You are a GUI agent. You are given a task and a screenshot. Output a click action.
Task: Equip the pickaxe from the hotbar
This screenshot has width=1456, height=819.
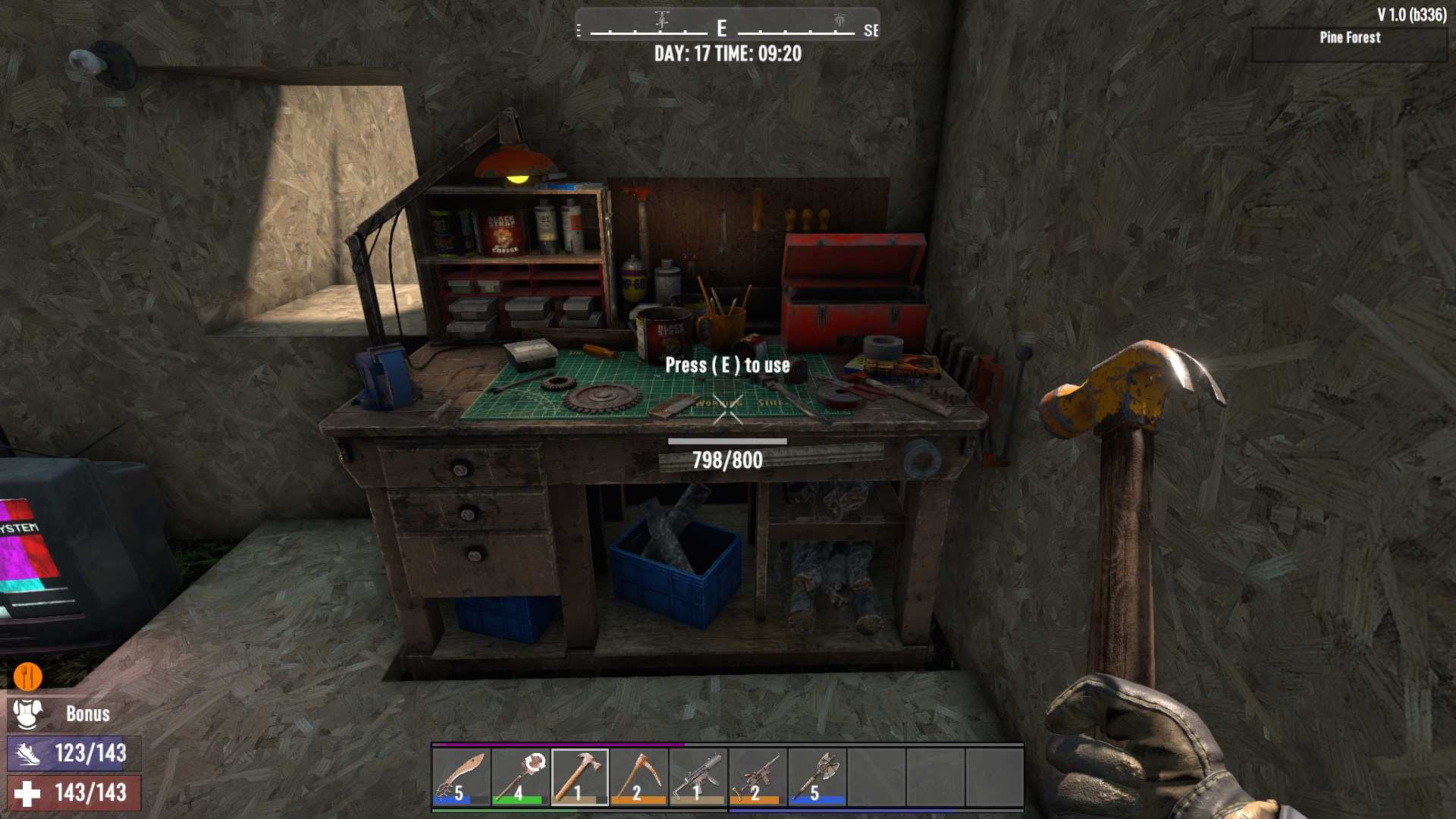pos(639,777)
